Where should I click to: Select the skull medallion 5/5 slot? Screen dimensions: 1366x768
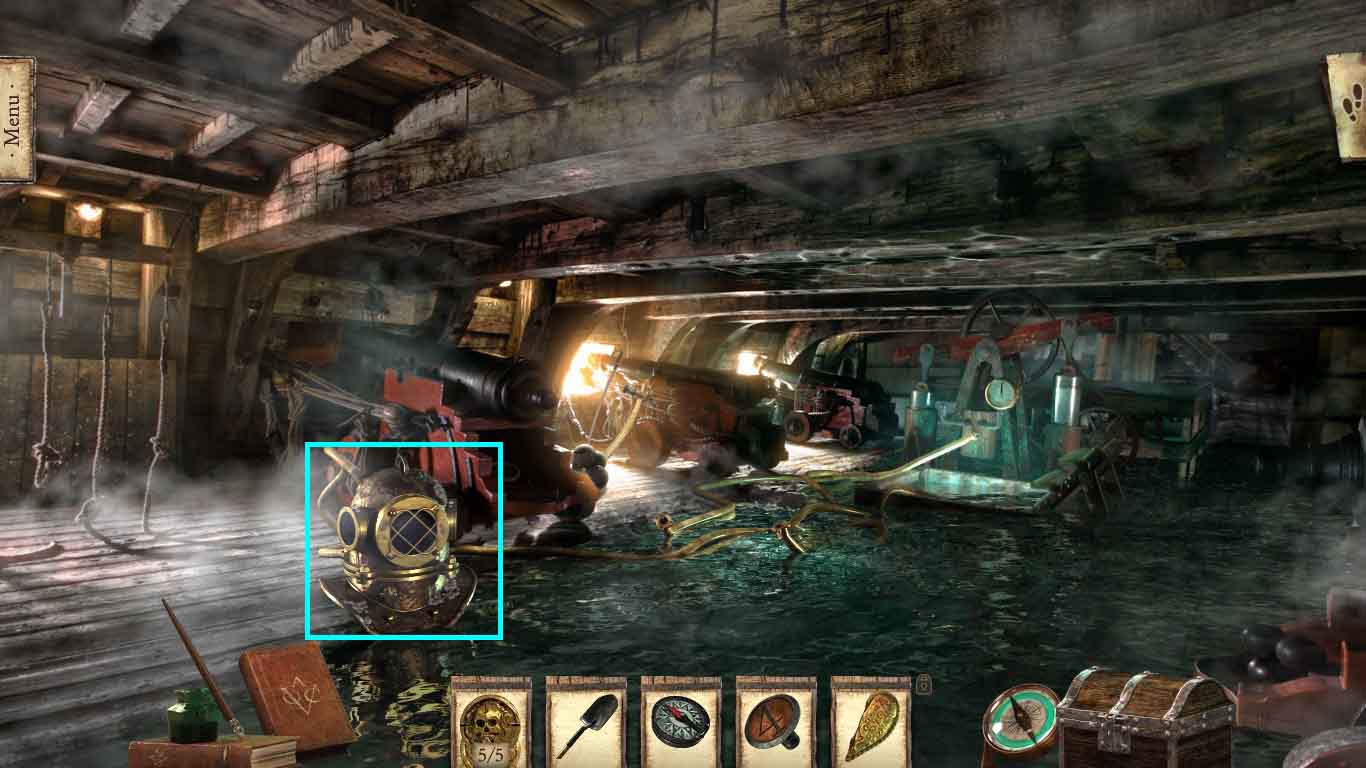pos(490,724)
